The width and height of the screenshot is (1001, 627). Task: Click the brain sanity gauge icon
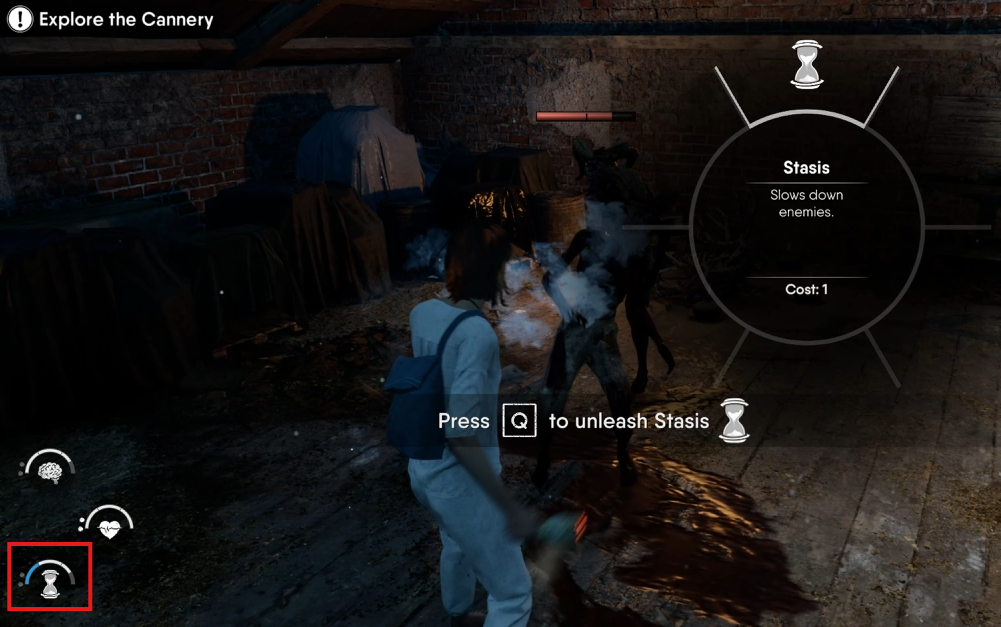50,470
